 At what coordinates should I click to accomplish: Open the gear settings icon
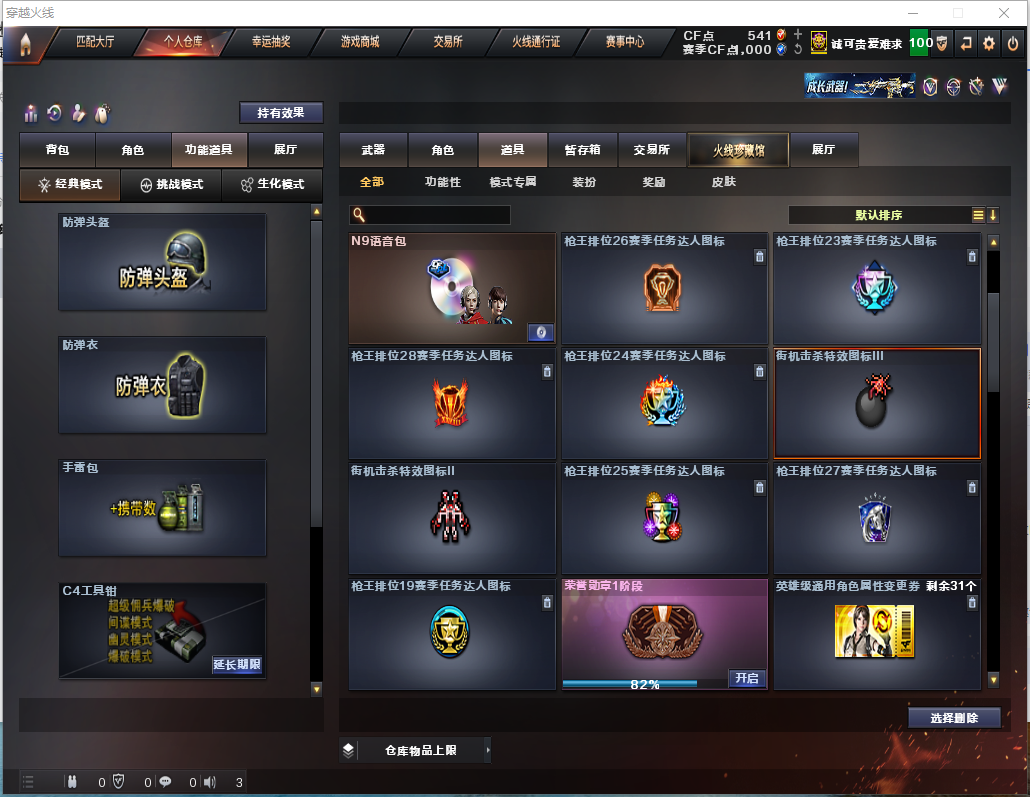tap(989, 43)
